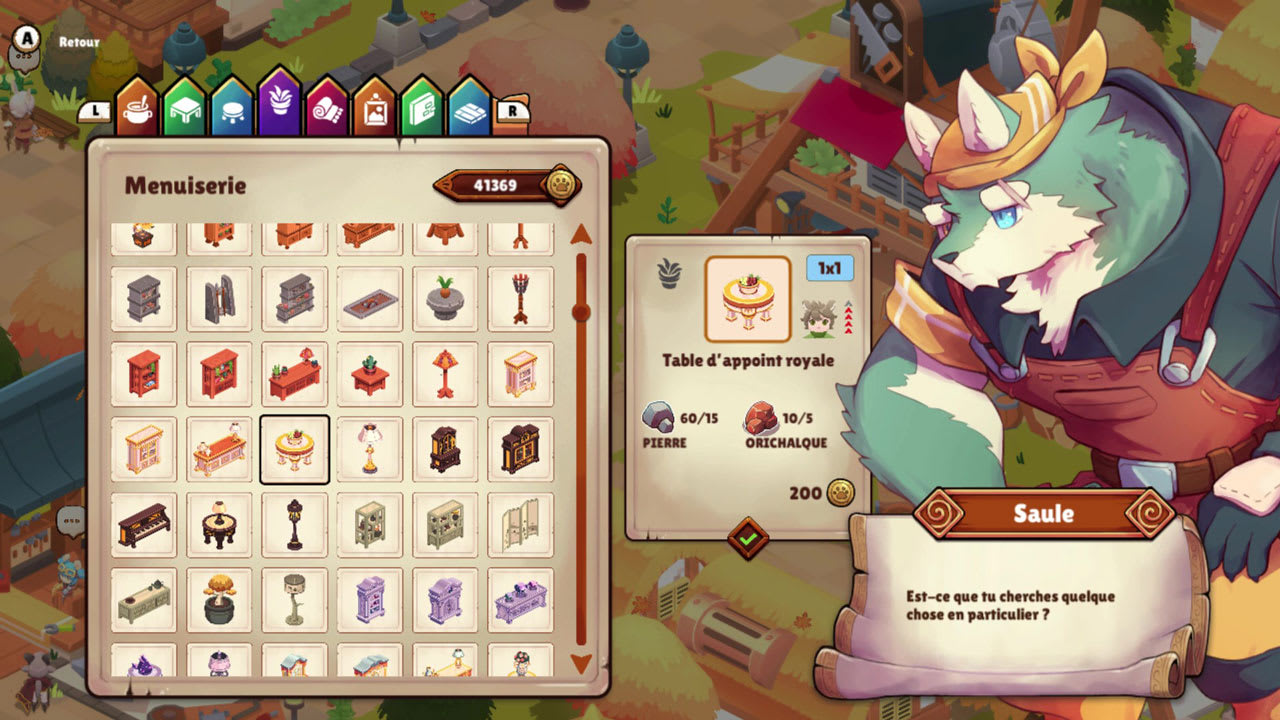Image resolution: width=1280 pixels, height=720 pixels.
Task: Open the cooking pot category tab
Action: tap(138, 110)
